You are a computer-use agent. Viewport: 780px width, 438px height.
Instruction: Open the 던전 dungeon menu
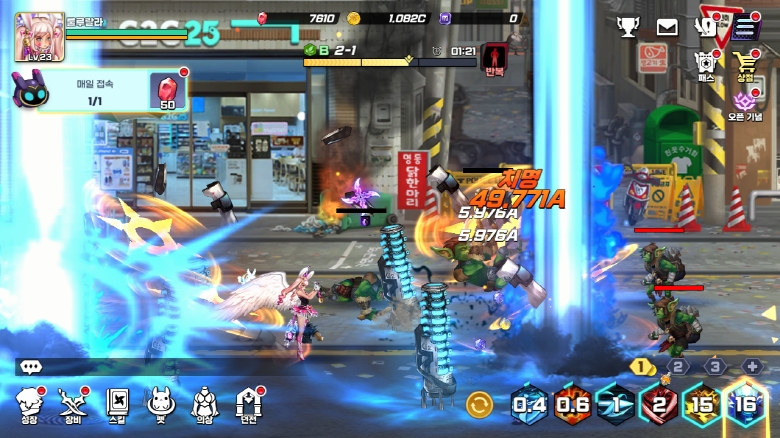pos(248,404)
